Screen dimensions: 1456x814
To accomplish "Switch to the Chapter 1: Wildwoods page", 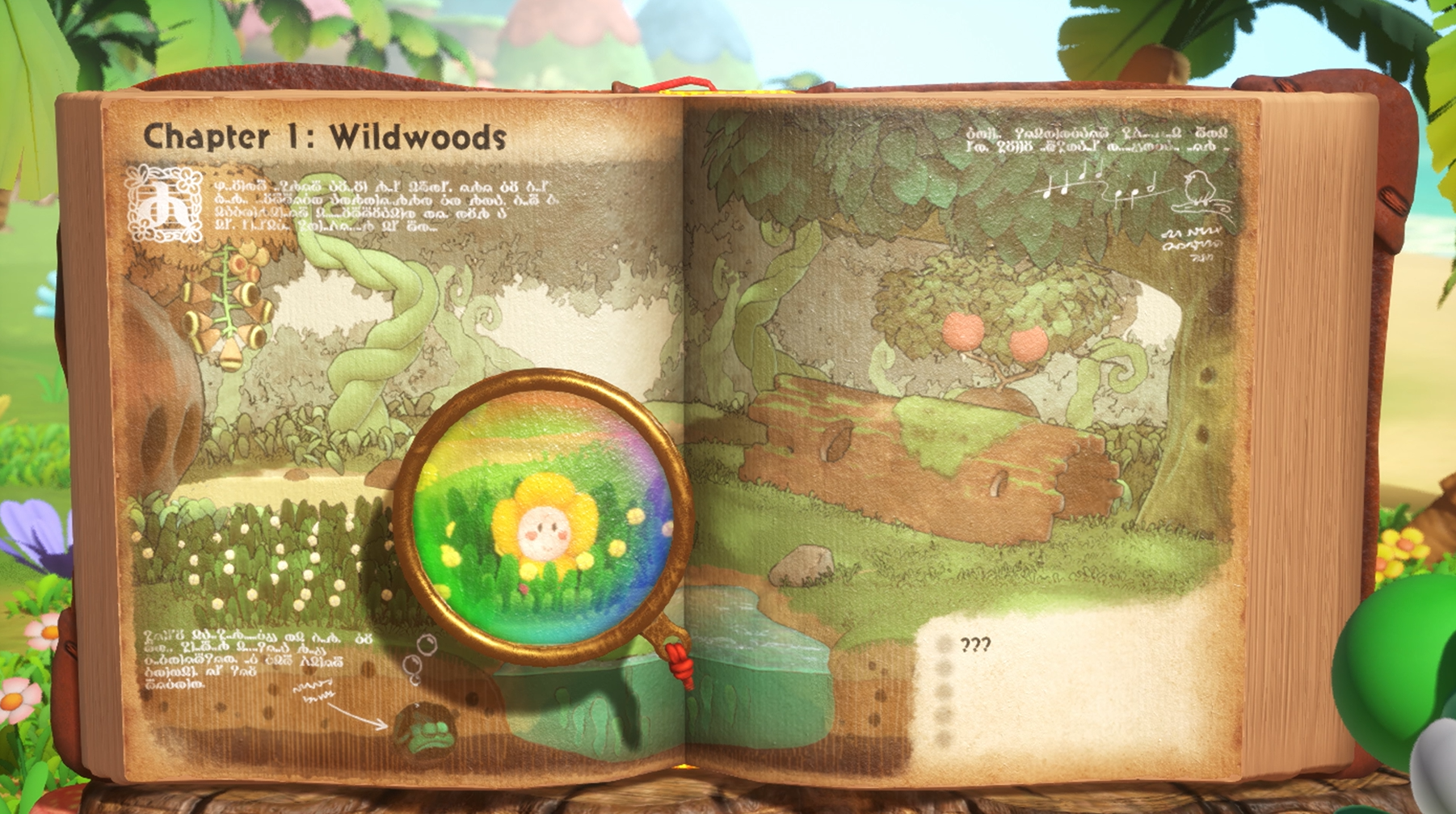I will [x=323, y=135].
